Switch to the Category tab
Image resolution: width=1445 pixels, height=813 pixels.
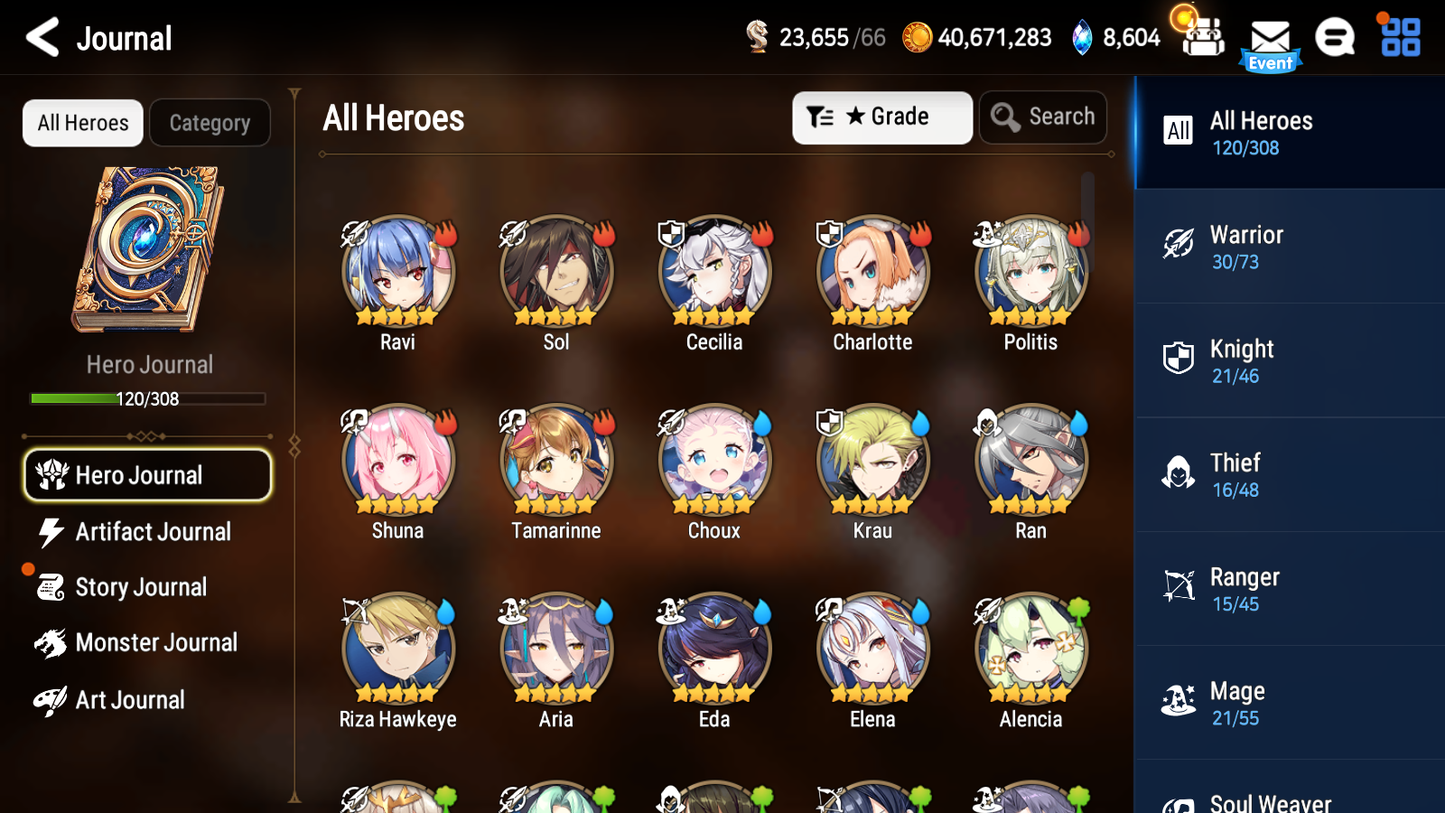[x=210, y=122]
